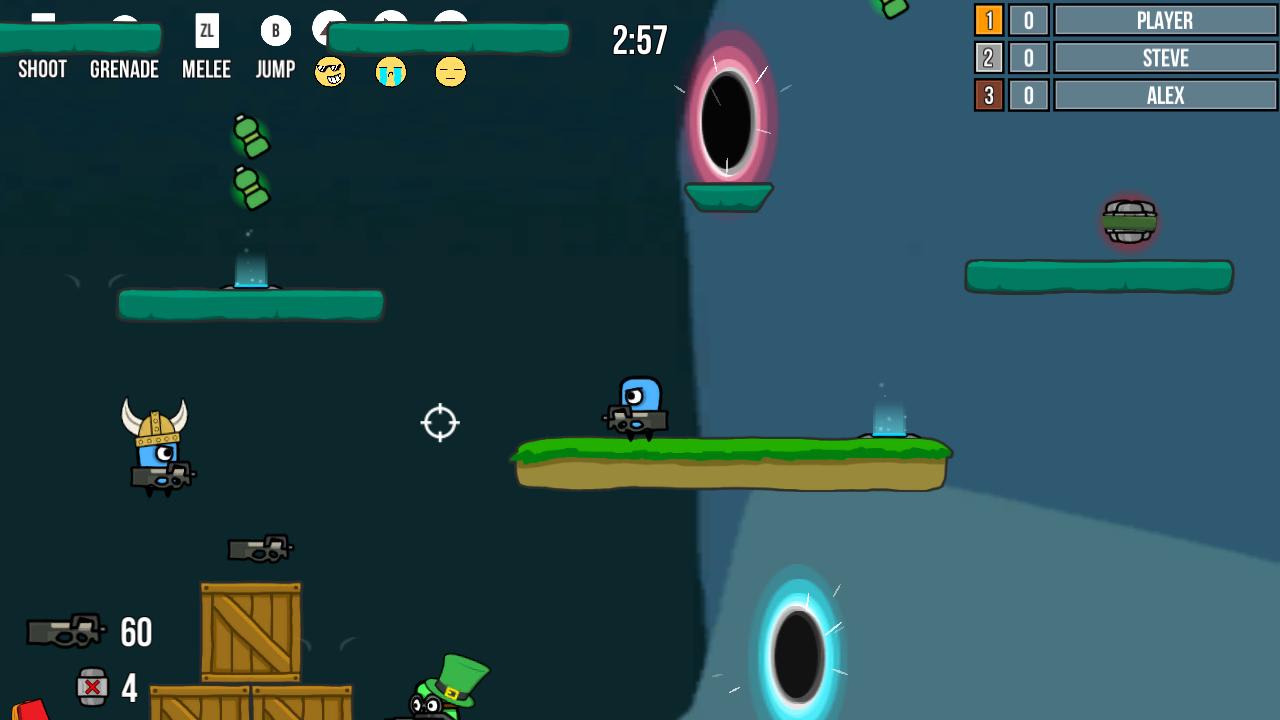
Task: Click the glowing grenade pickup on the right
Action: point(1128,222)
